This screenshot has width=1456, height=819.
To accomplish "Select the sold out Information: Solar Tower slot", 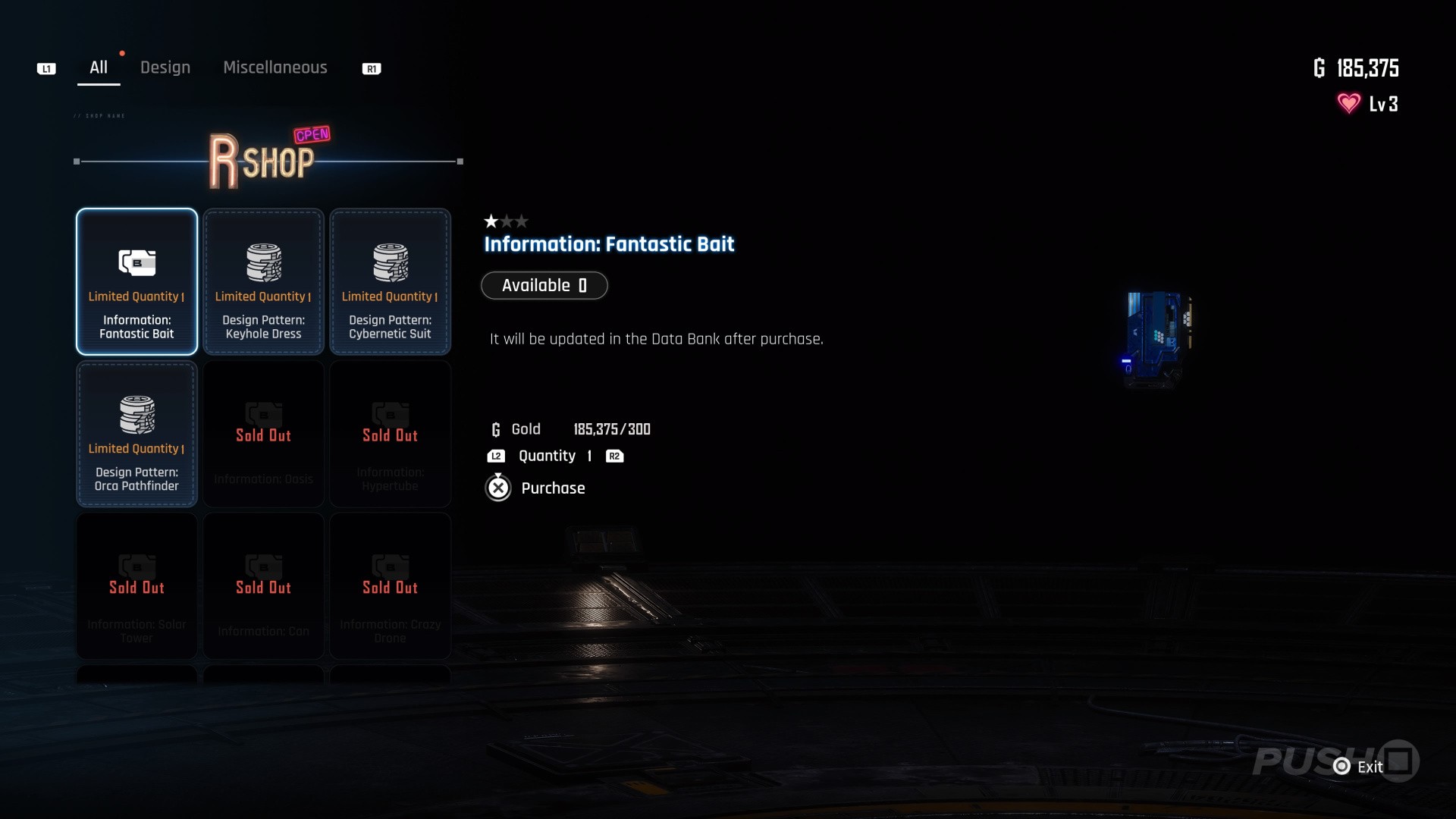I will [136, 586].
